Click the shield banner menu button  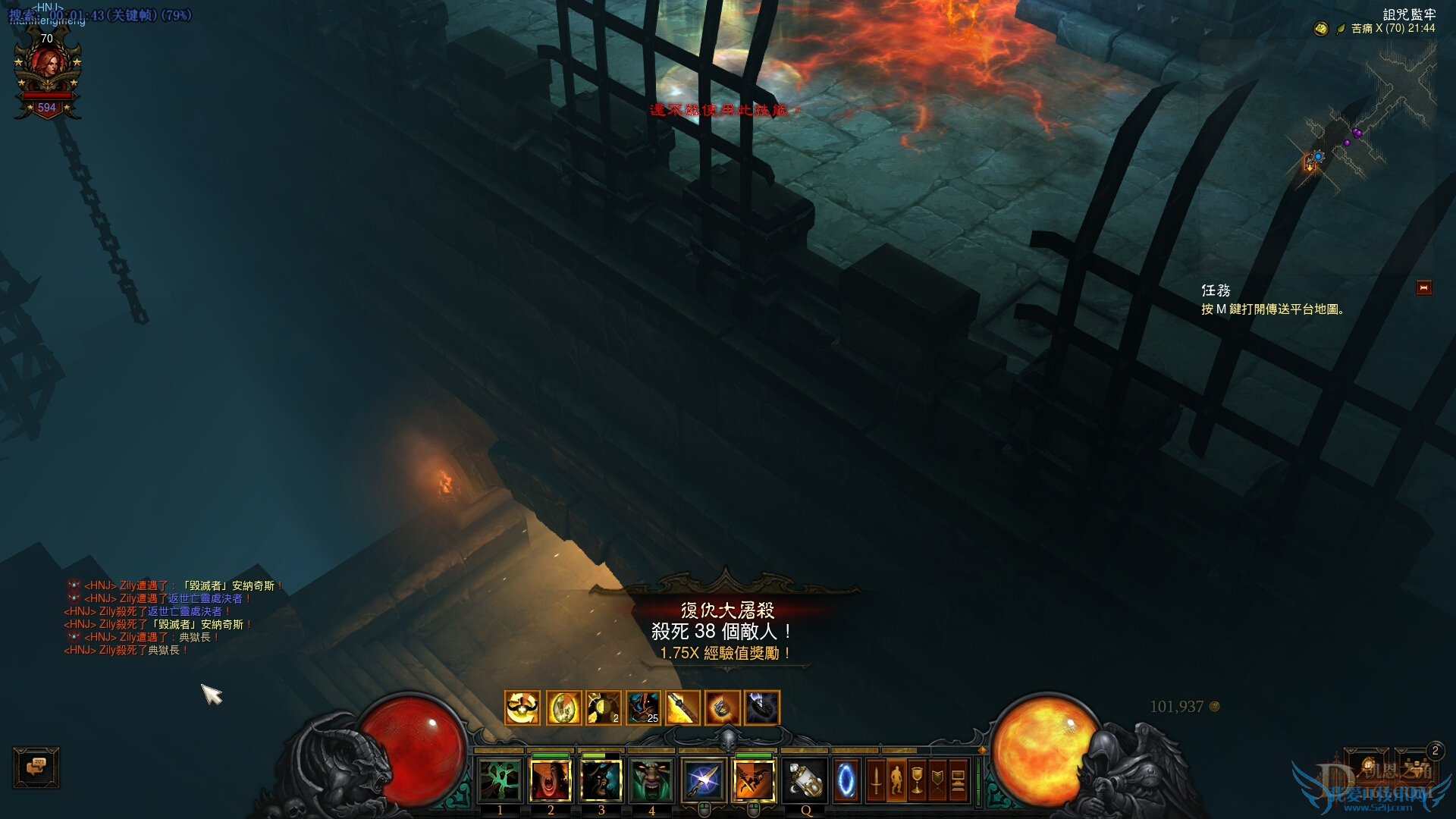point(937,780)
